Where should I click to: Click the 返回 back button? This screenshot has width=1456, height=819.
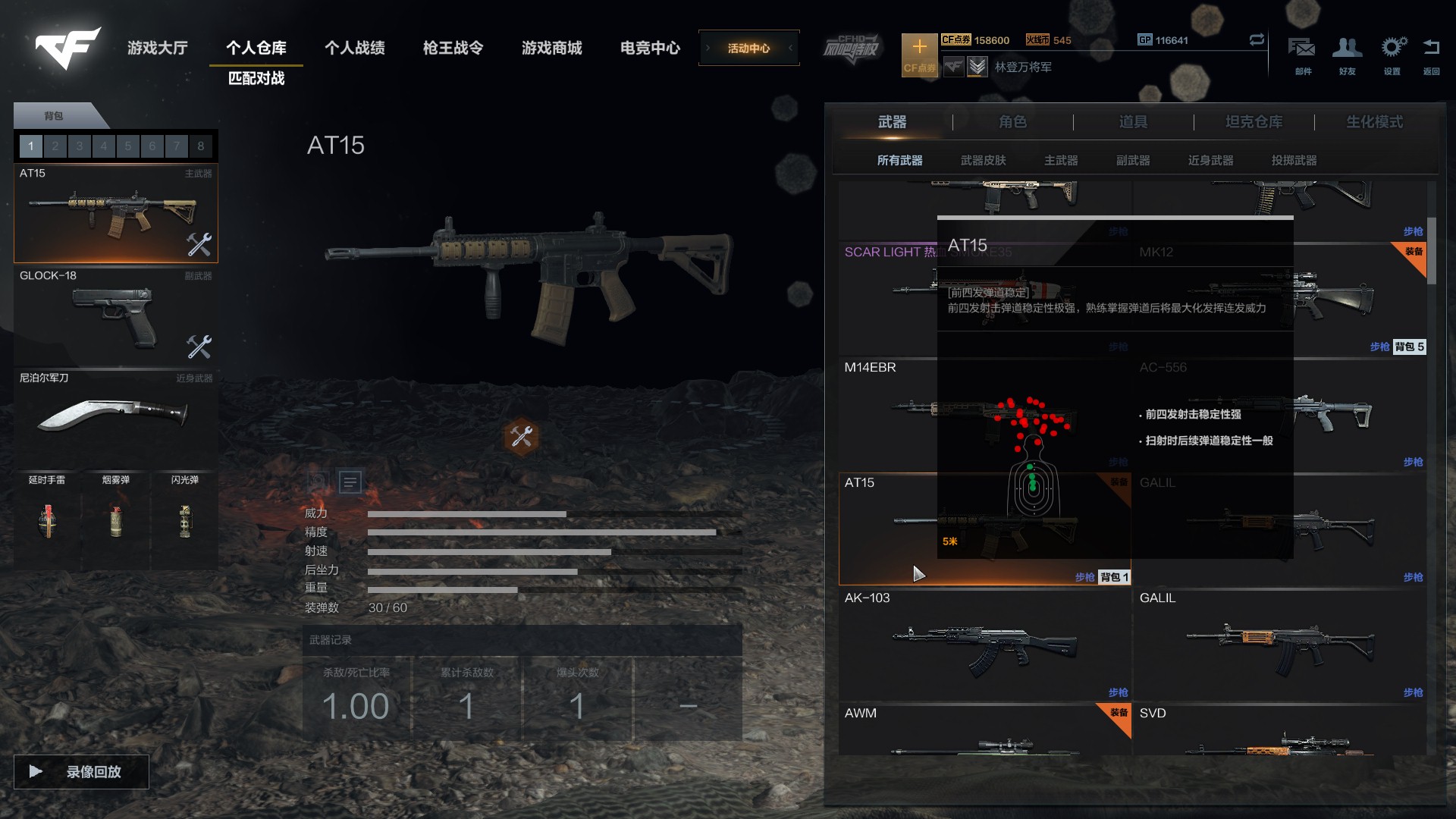[1431, 53]
